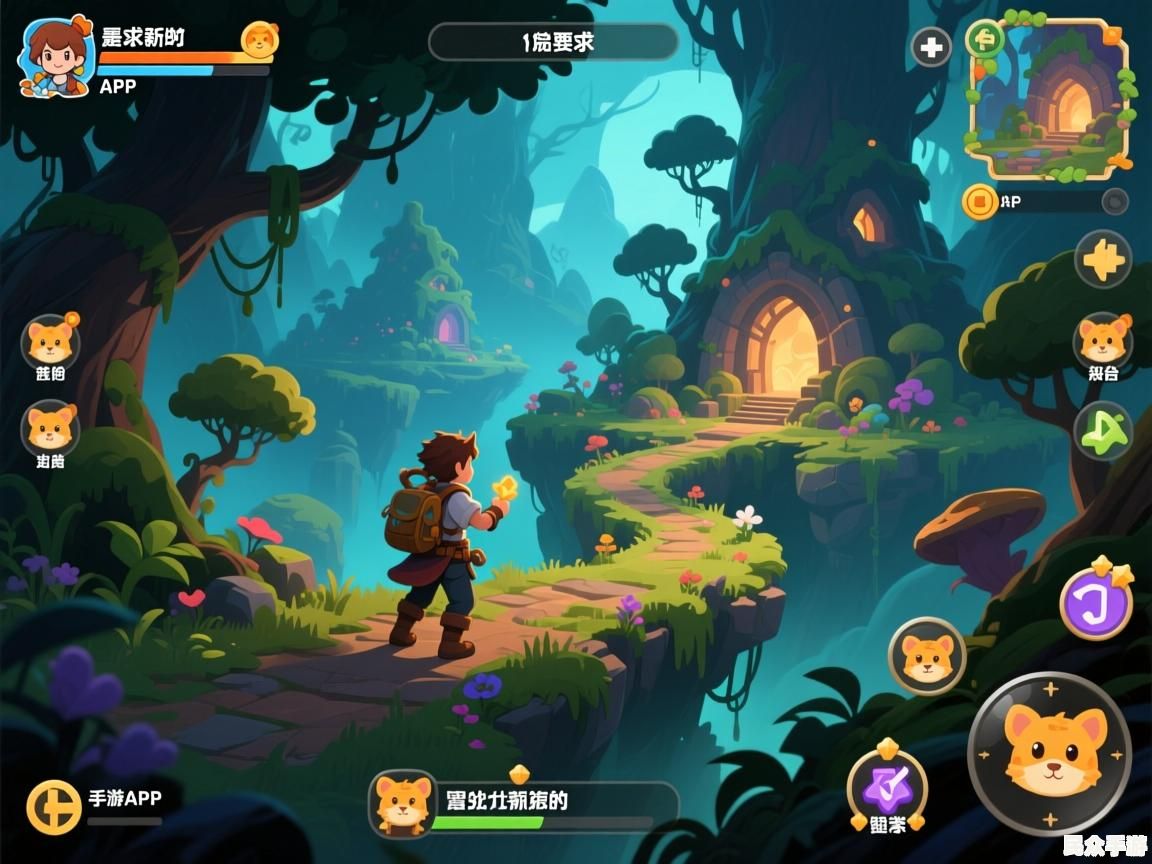Click the gold coin currency icon
The width and height of the screenshot is (1152, 864).
click(x=981, y=202)
